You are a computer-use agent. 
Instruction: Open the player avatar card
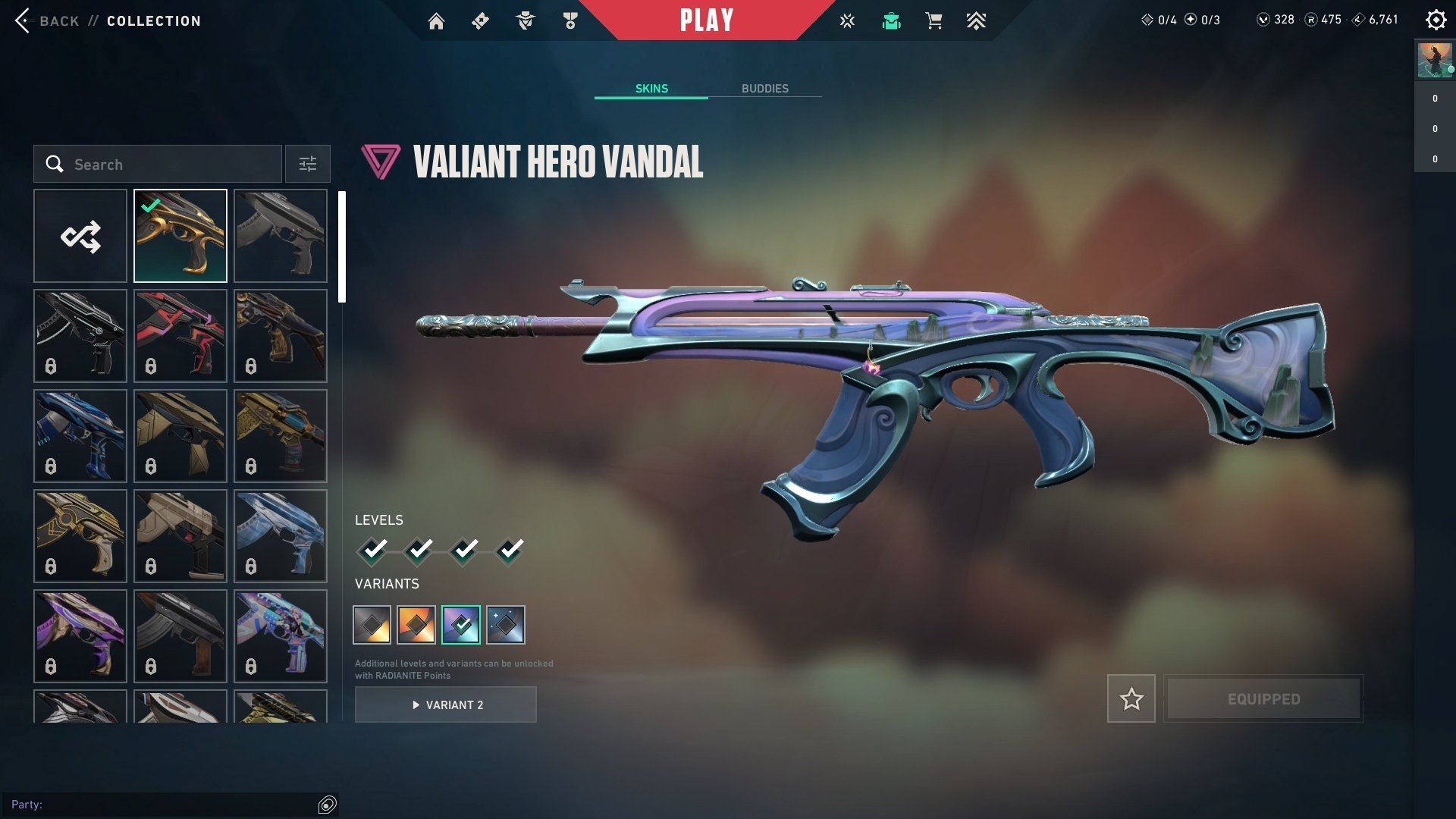[1435, 61]
